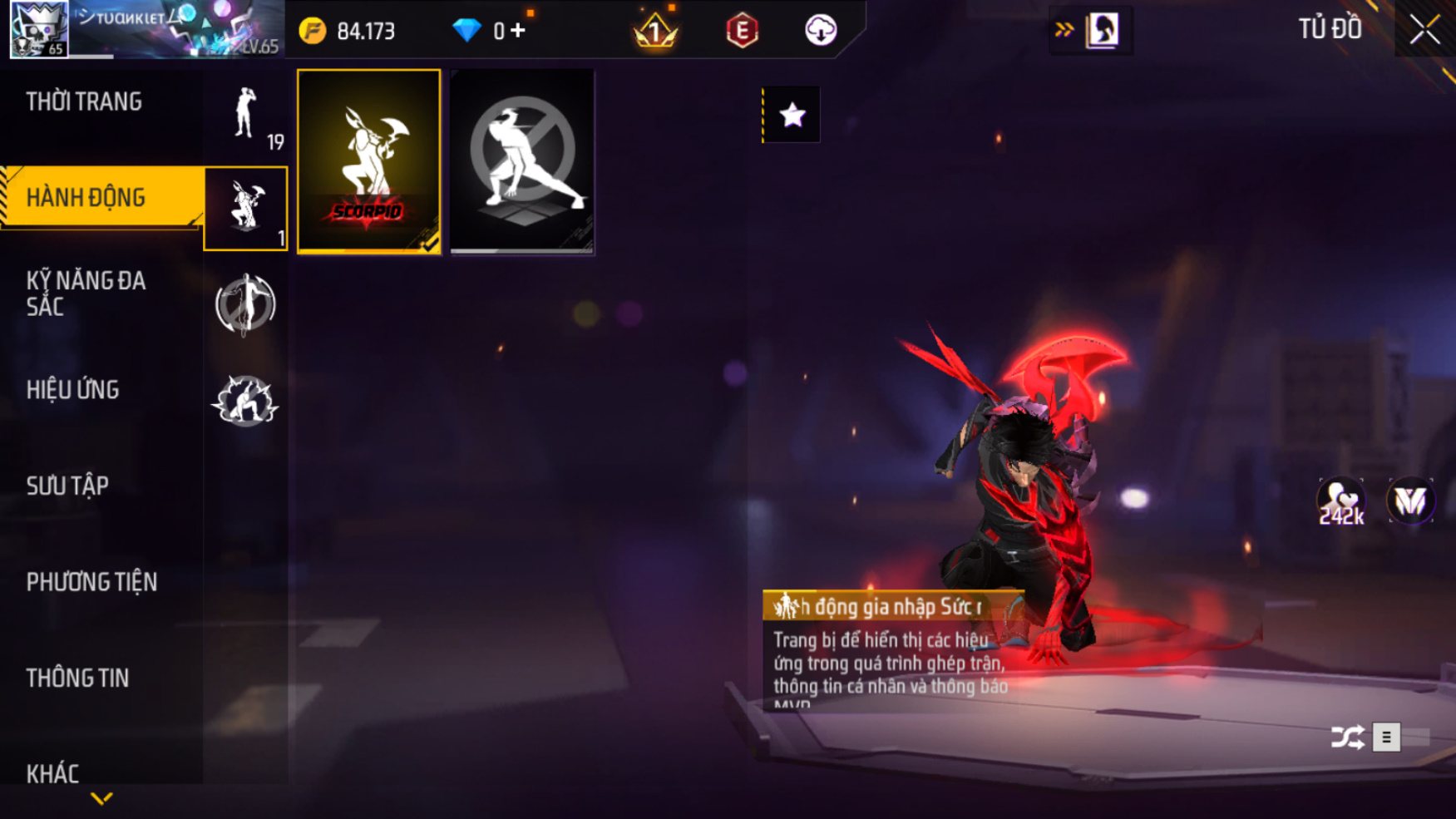Open the player profile avatar

pos(38,29)
